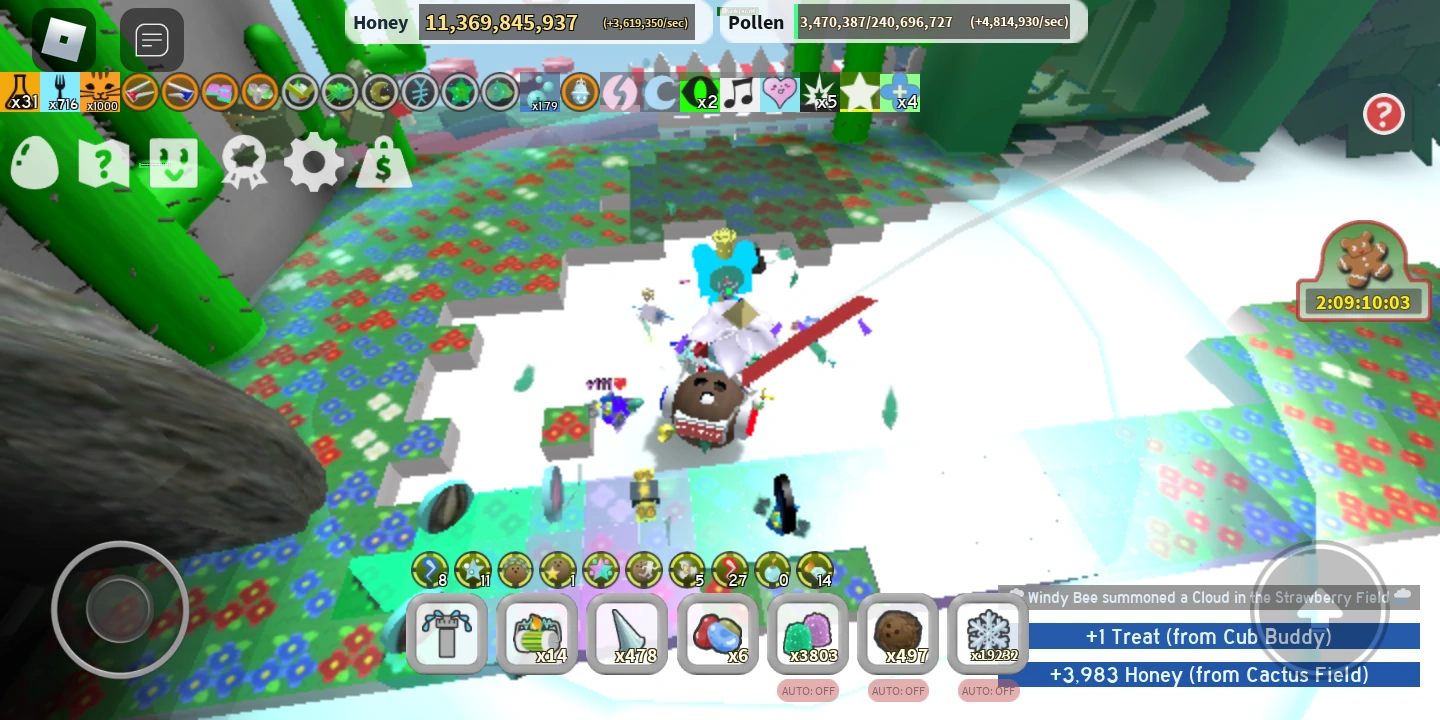Use the Jelly Beans item
Image resolution: width=1440 pixels, height=720 pixels.
[x=717, y=634]
